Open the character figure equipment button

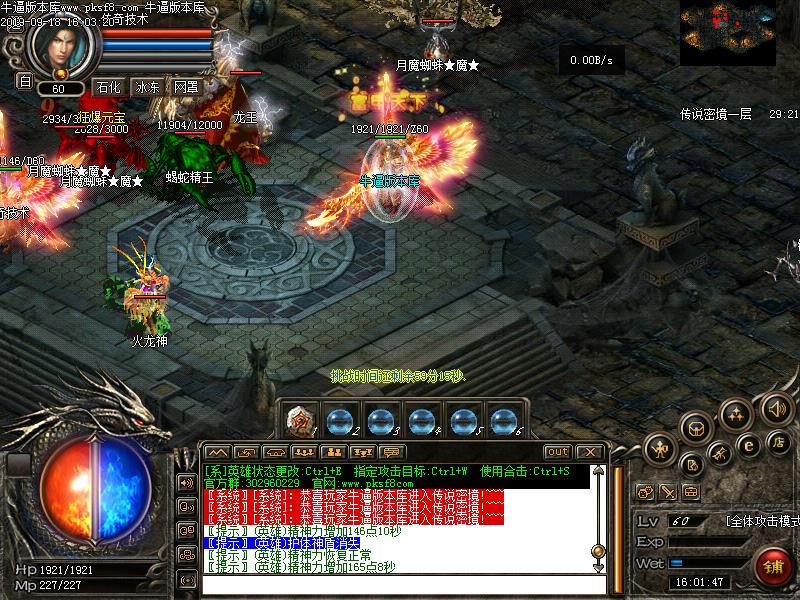[661, 449]
